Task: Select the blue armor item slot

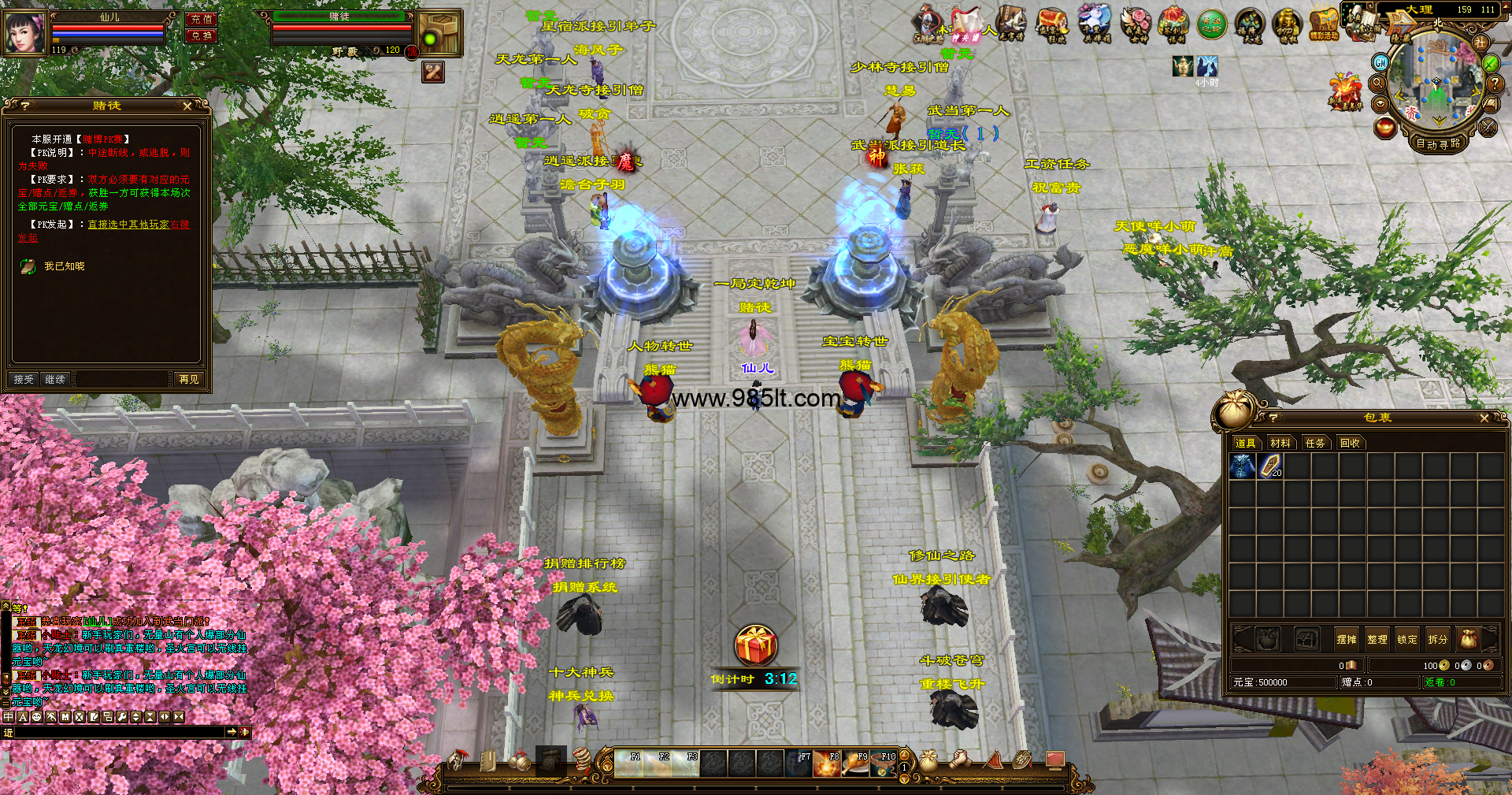Action: pyautogui.click(x=1243, y=467)
